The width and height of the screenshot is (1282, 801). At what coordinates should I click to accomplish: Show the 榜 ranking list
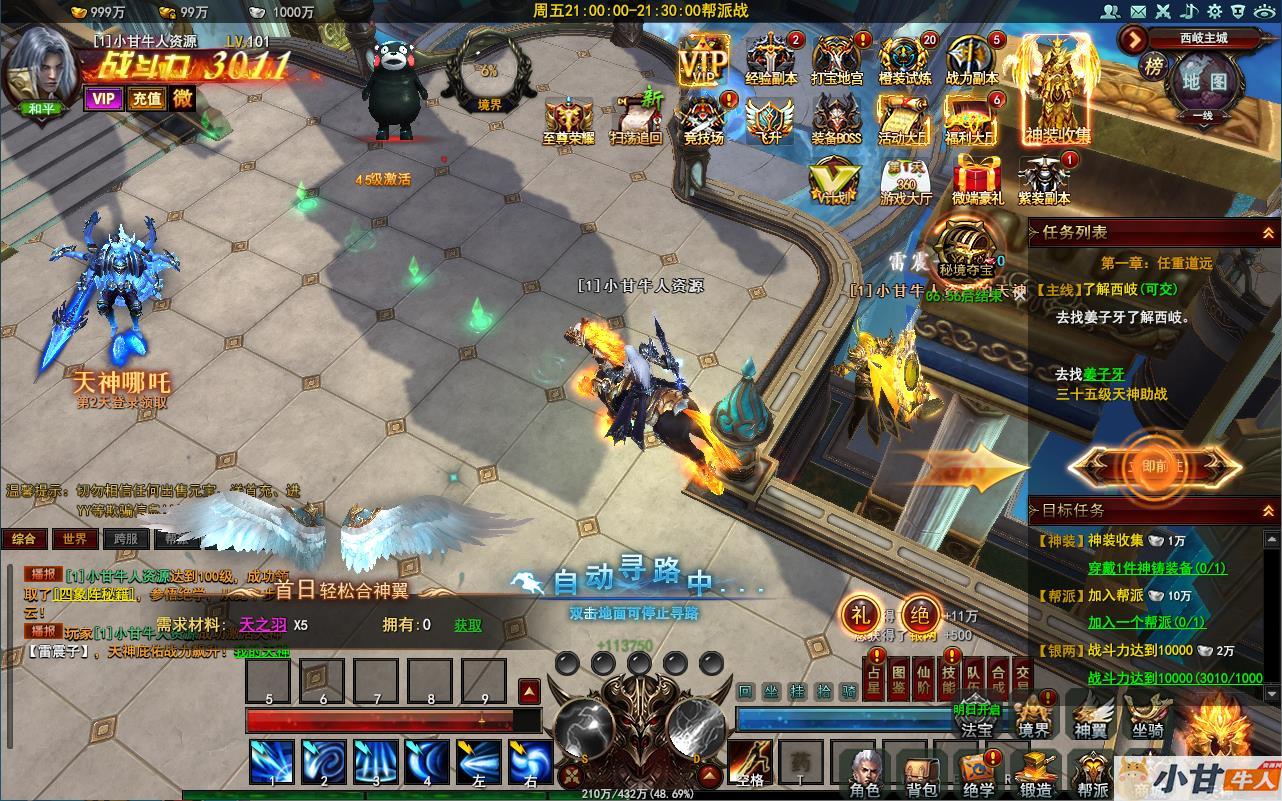(1154, 67)
